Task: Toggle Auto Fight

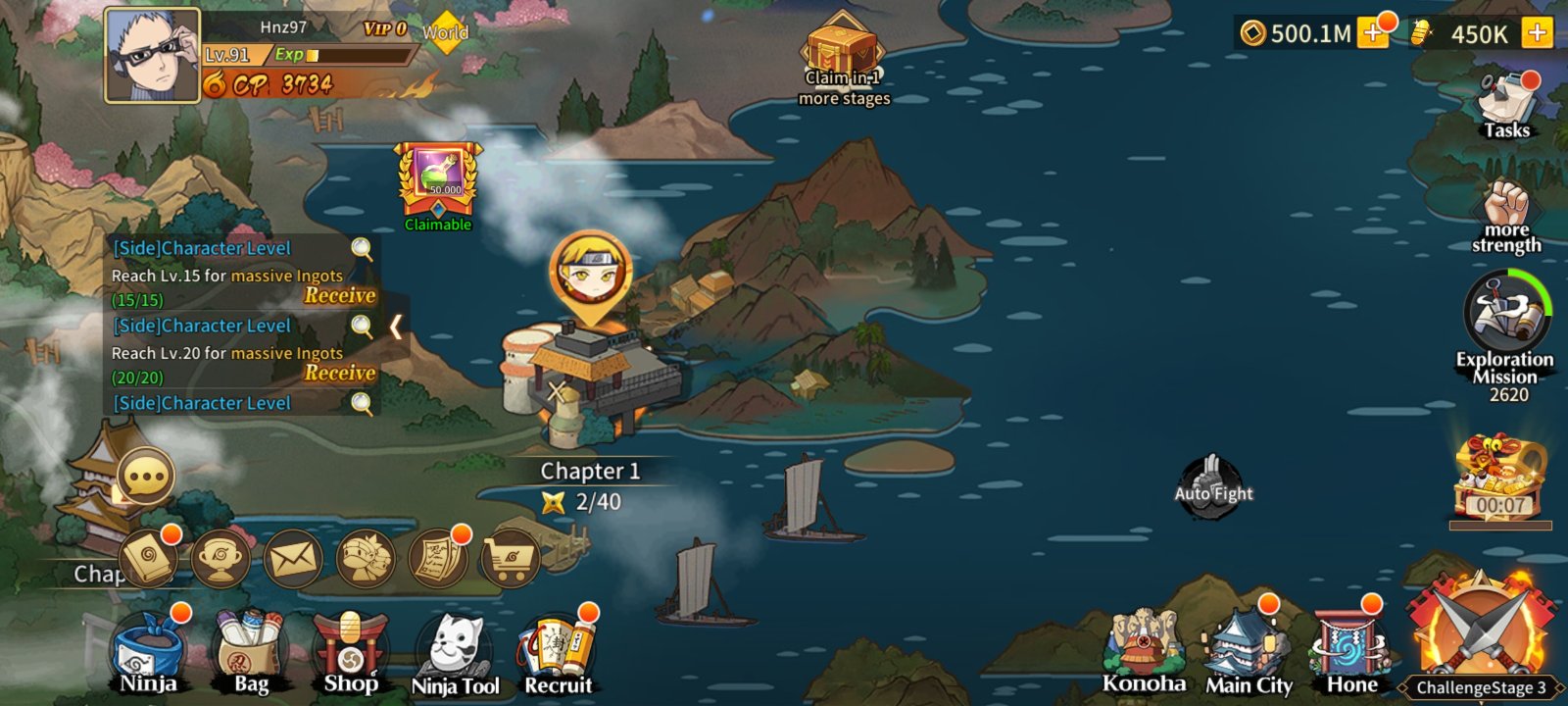Action: [1213, 485]
